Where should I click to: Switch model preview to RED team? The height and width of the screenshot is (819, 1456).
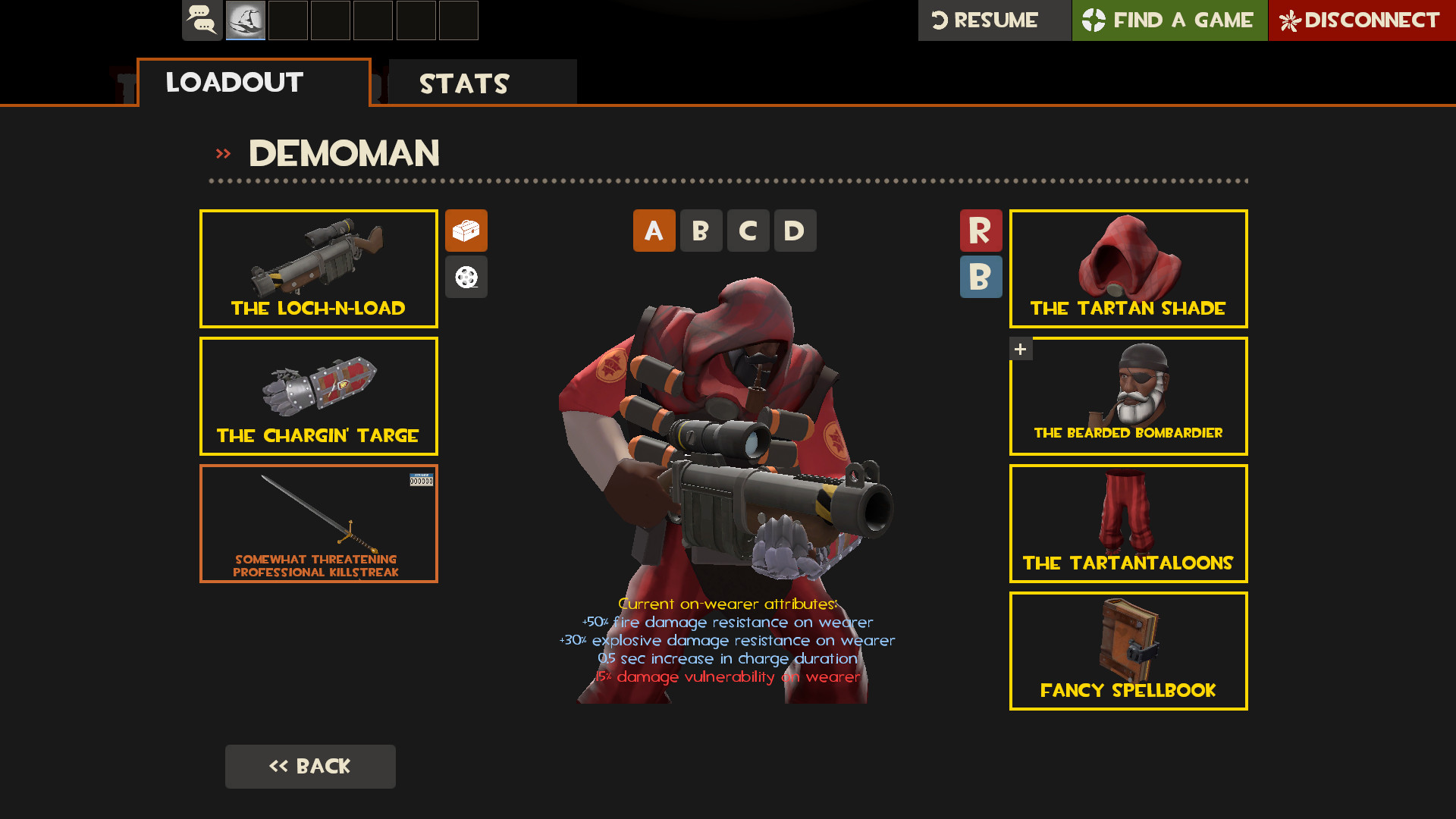click(981, 231)
